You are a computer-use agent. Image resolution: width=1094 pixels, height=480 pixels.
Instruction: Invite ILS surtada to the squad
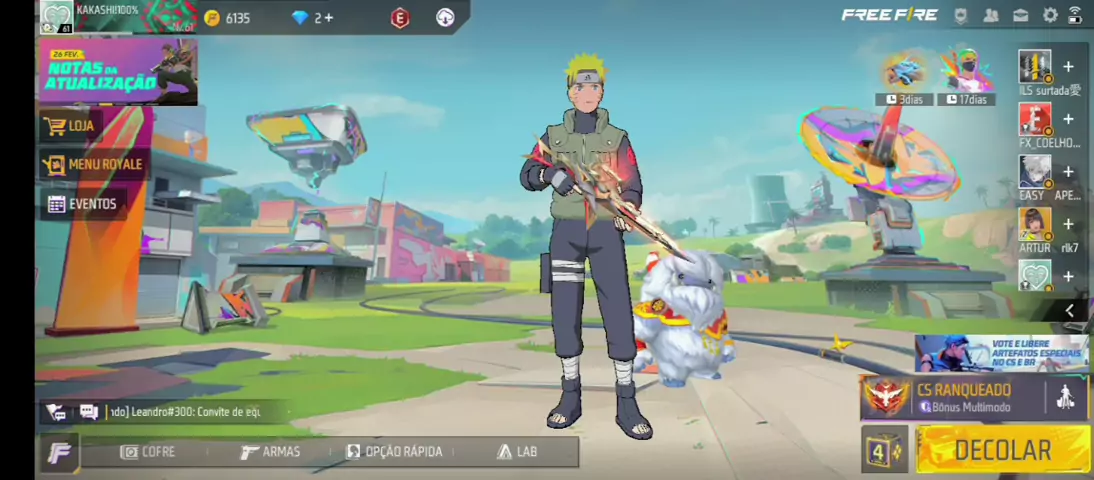point(1068,67)
